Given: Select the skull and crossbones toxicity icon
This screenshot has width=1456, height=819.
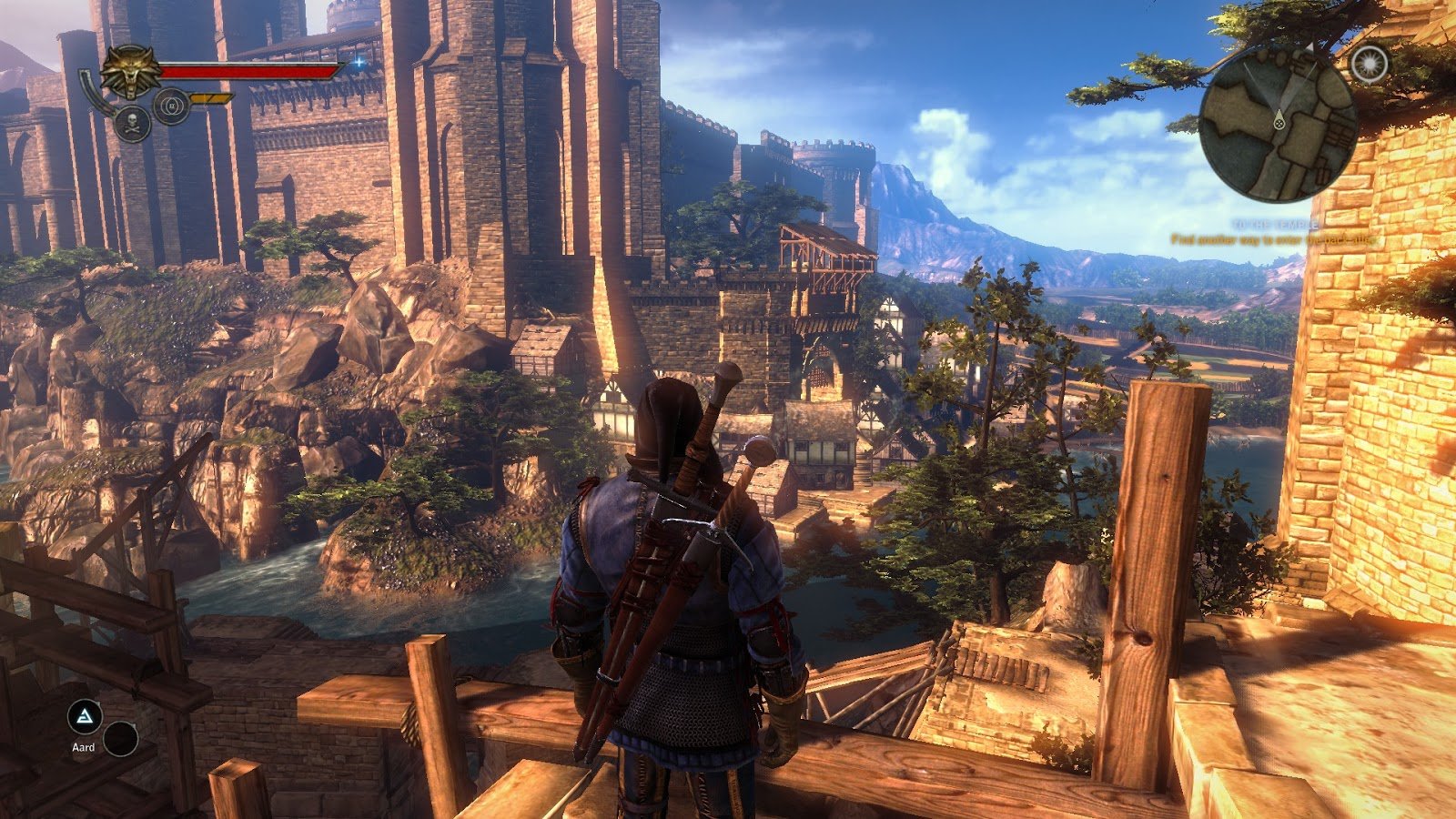Looking at the screenshot, I should tap(132, 123).
